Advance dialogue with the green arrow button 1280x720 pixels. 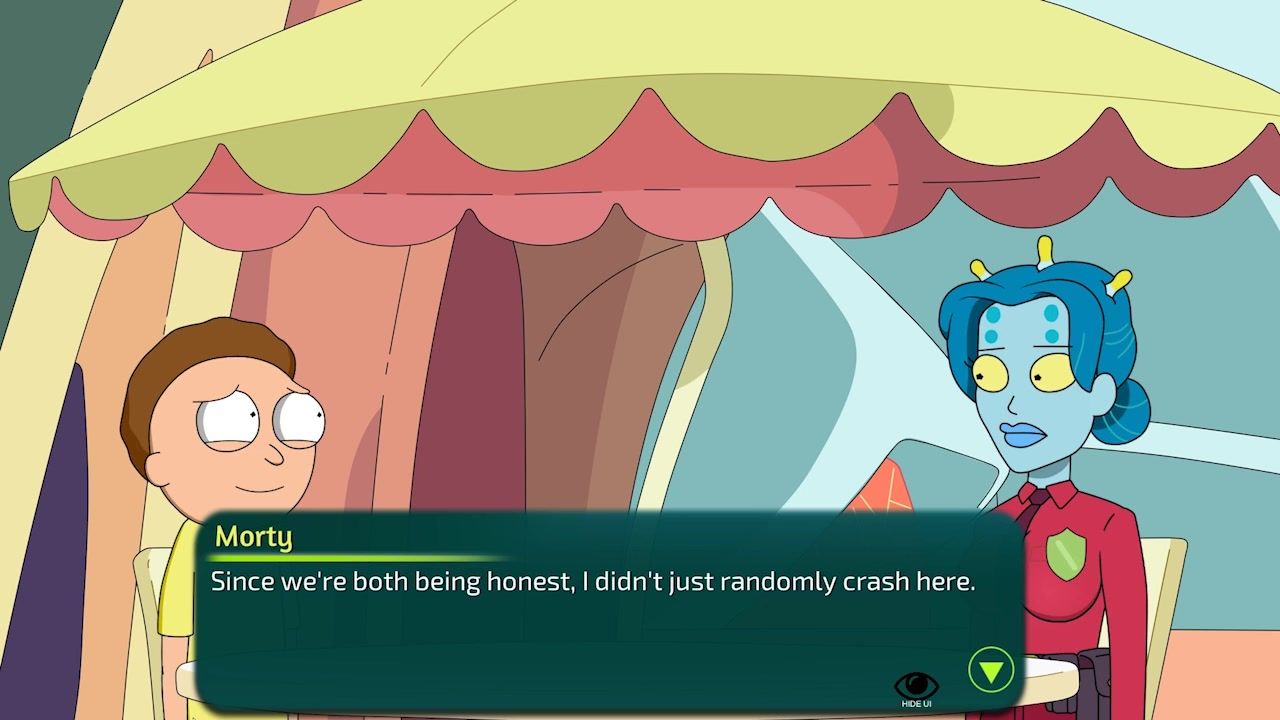click(x=990, y=670)
